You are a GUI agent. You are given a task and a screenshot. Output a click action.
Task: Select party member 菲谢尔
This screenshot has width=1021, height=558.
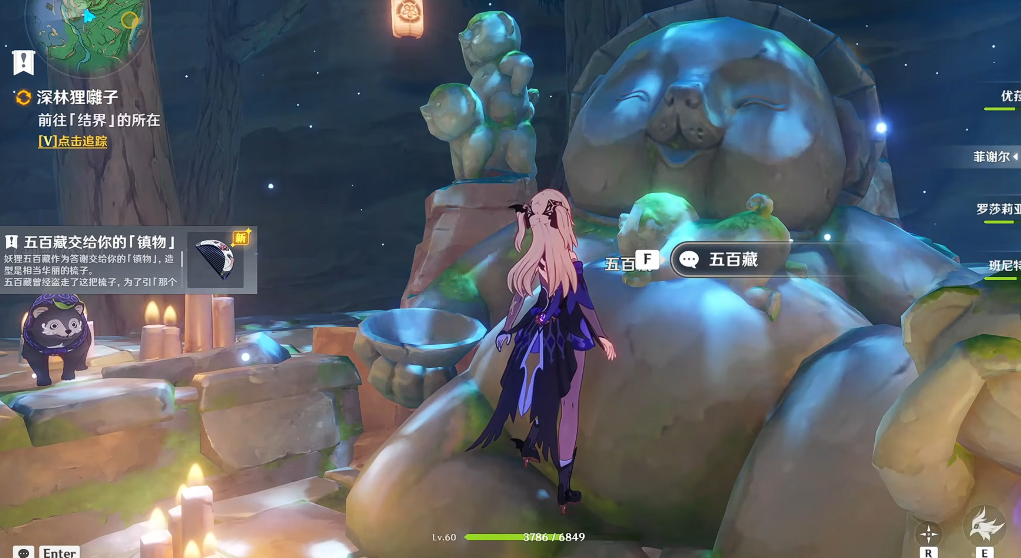(x=995, y=157)
